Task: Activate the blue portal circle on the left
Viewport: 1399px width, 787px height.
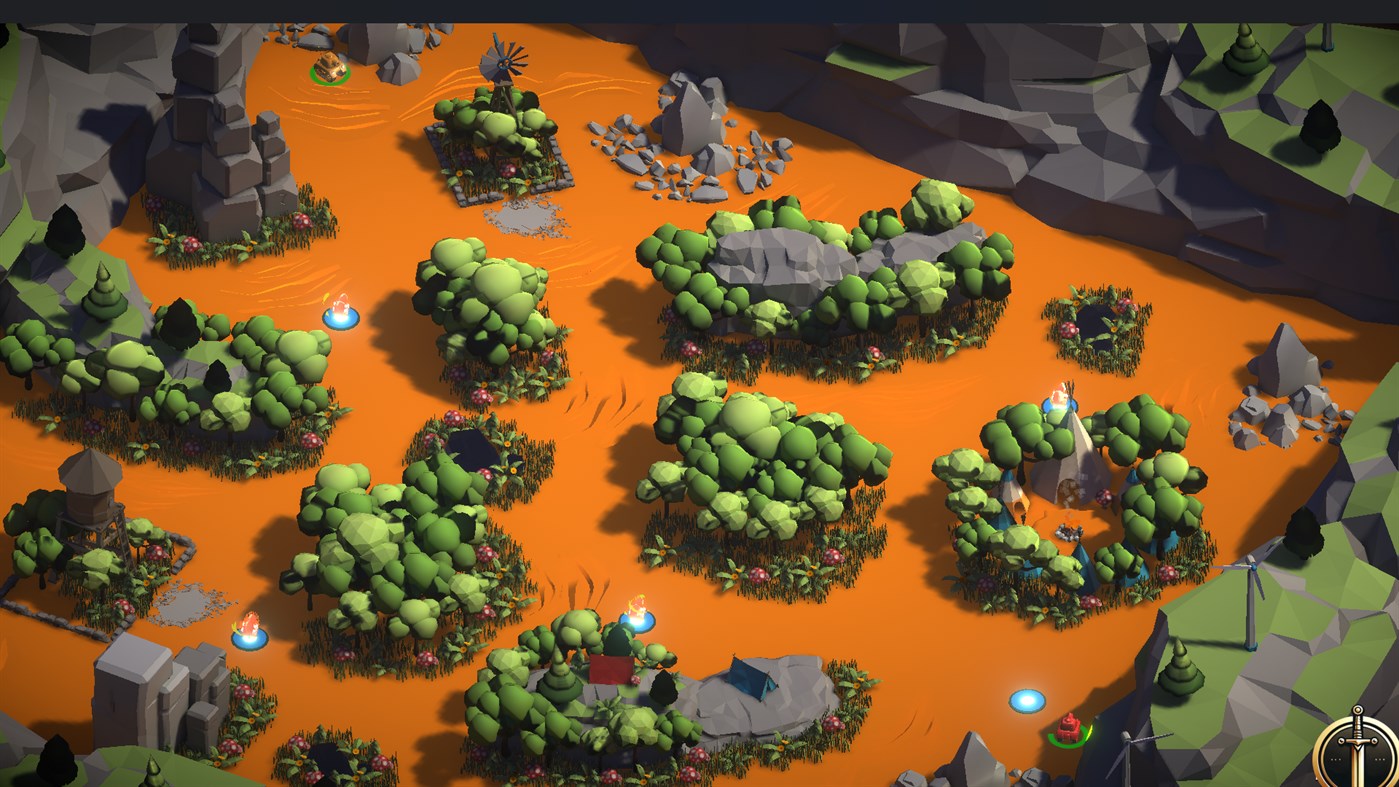Action: tap(252, 637)
